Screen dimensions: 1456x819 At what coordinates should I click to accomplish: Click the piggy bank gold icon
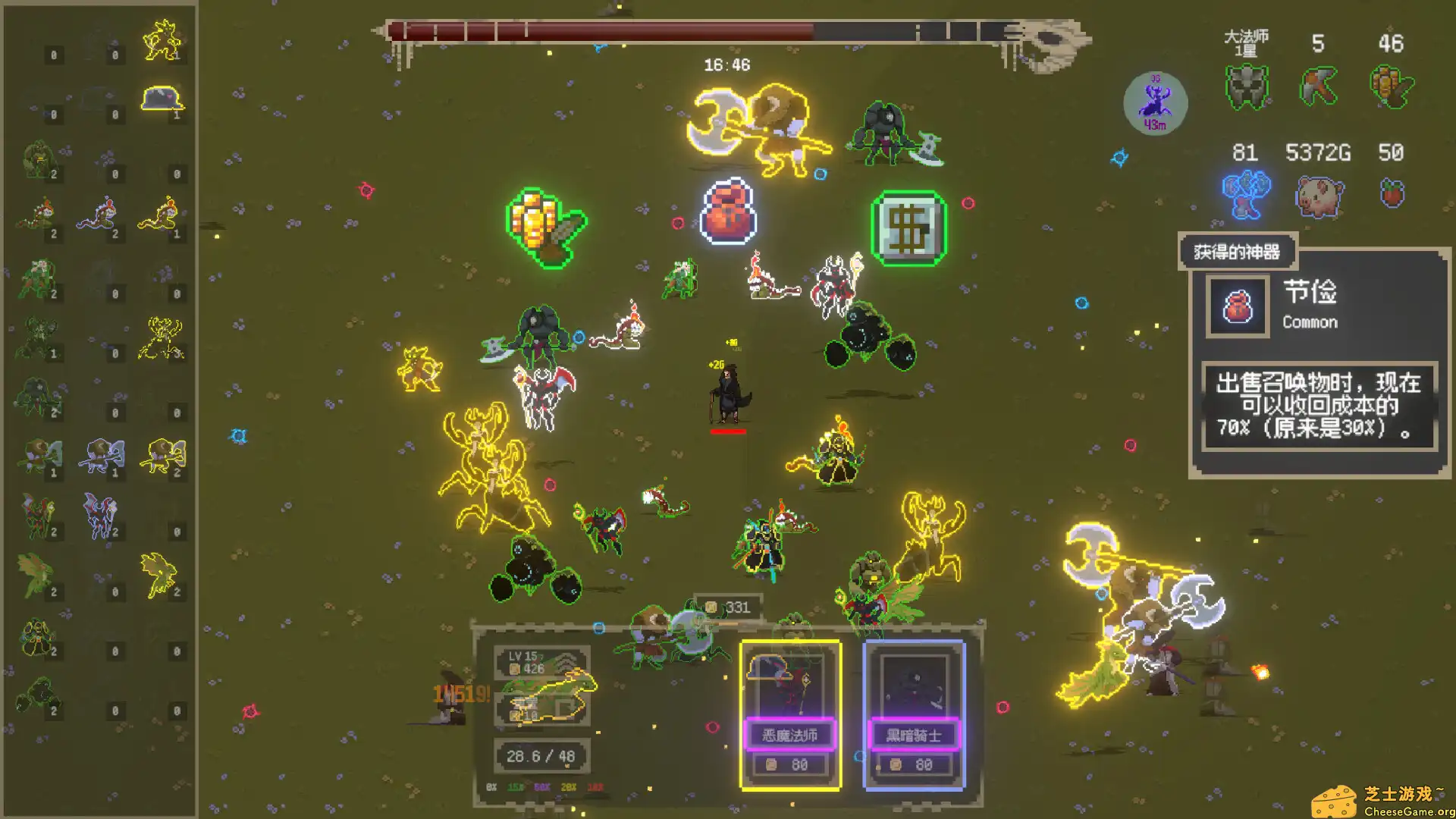(1319, 196)
